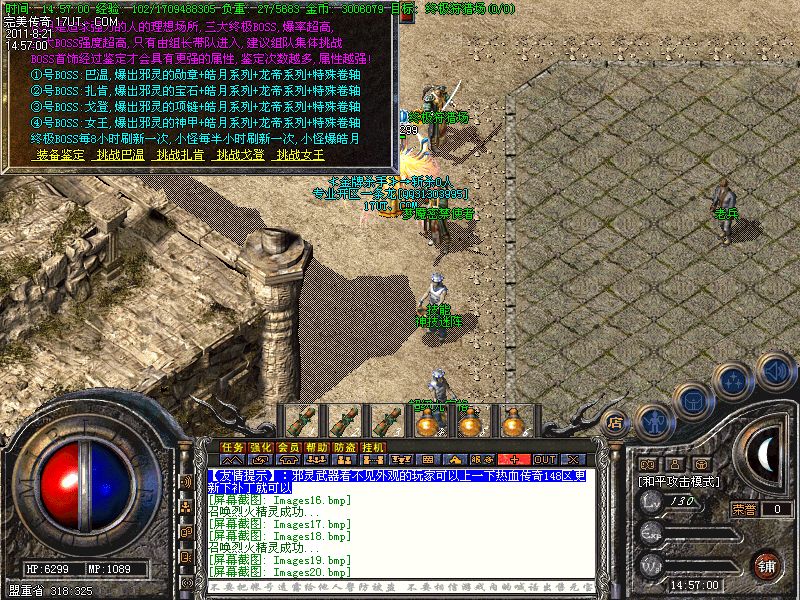Choose the 挑战戈登 boss challenge option
This screenshot has height=600, width=800.
click(x=241, y=155)
